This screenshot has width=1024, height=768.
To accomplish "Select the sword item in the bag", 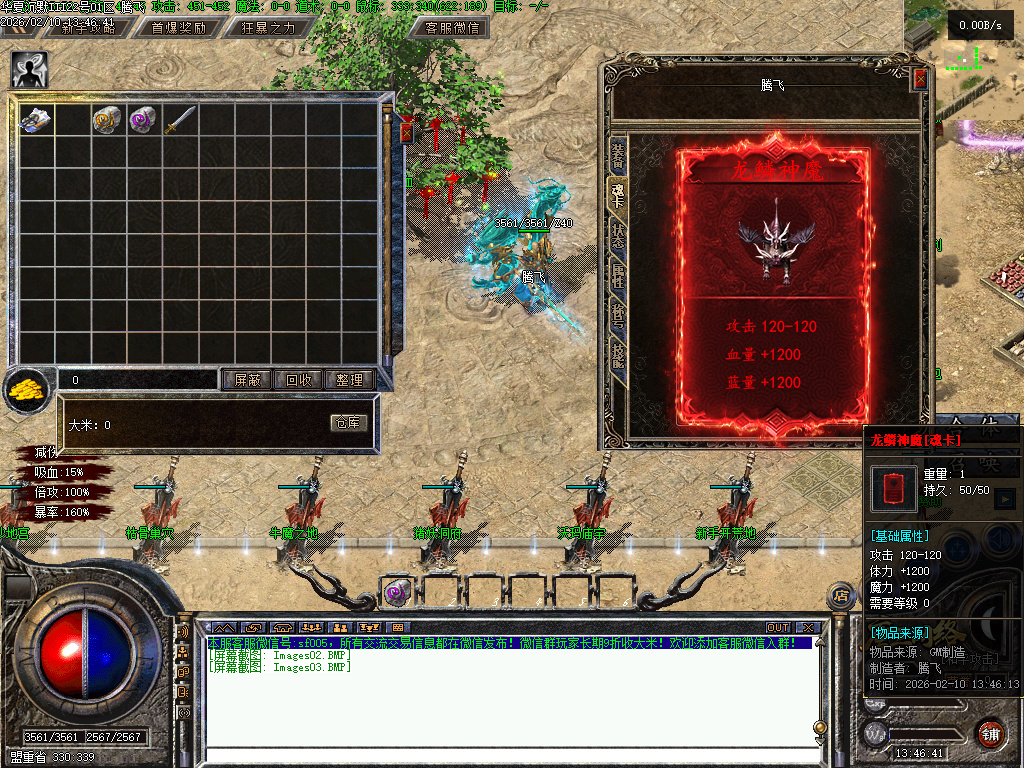I will click(181, 120).
